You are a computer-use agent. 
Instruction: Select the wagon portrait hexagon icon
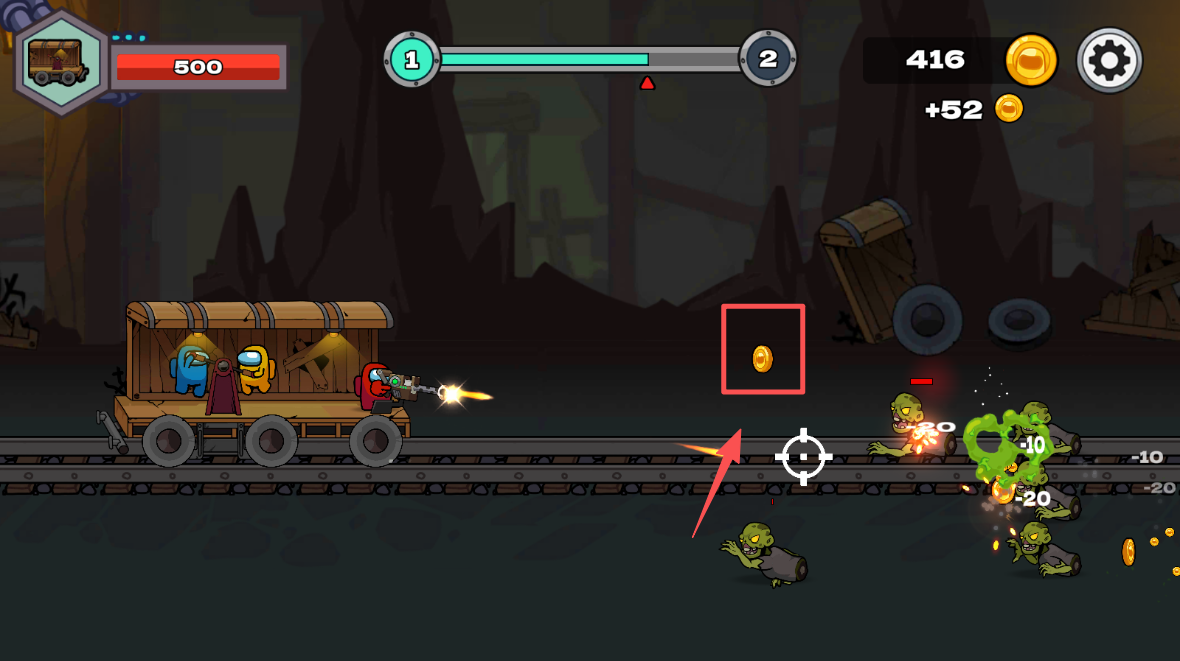click(x=59, y=62)
